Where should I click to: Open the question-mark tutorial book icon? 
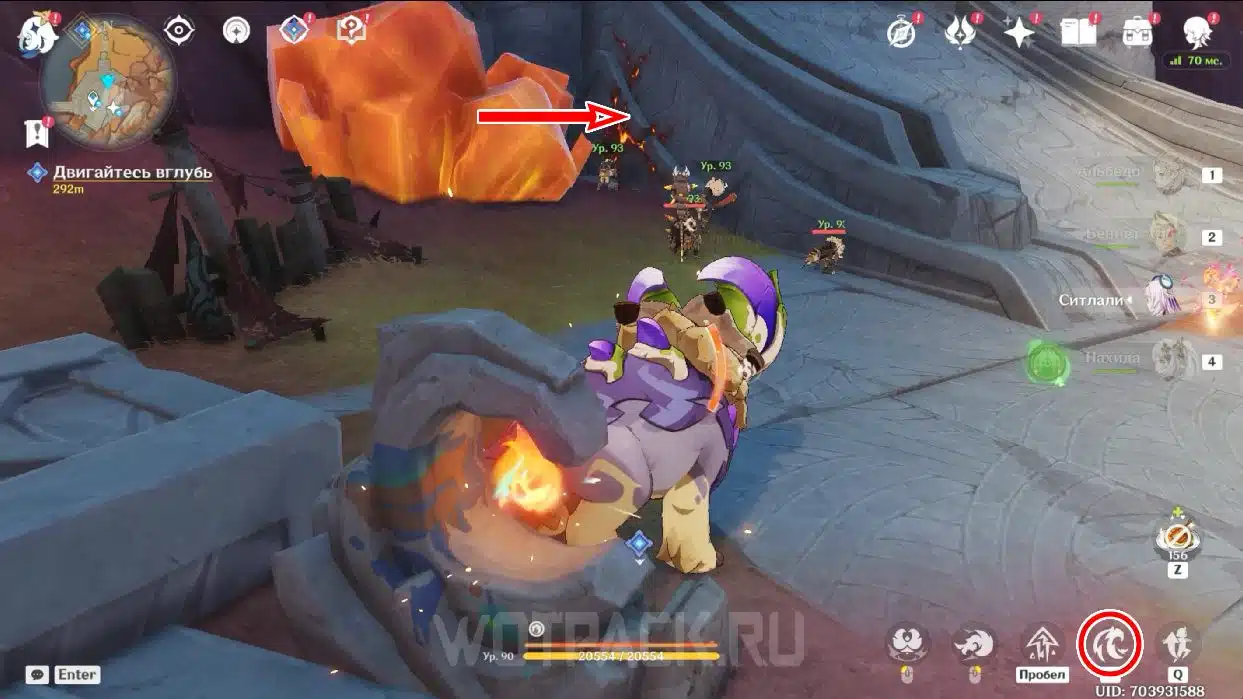coord(351,31)
